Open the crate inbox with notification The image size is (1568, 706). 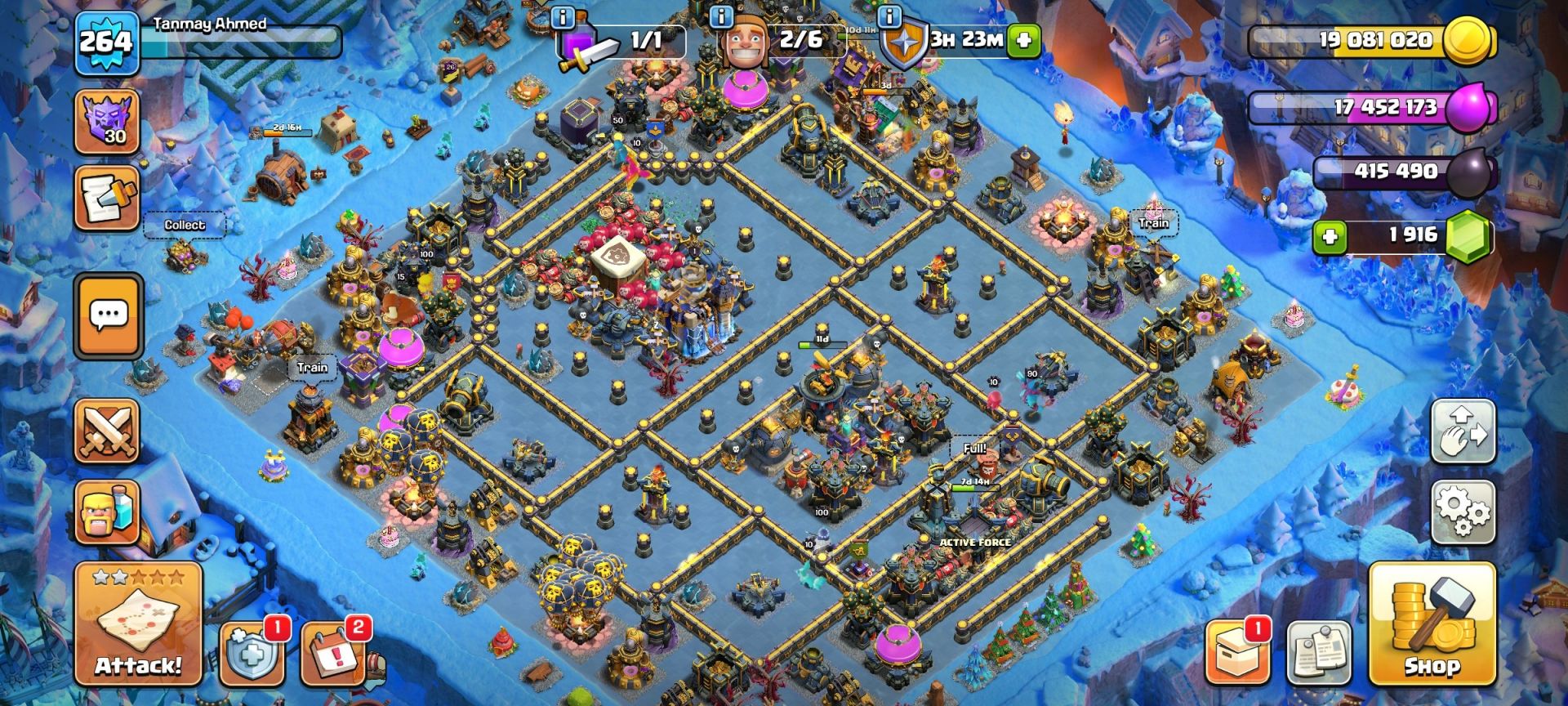[x=1236, y=654]
